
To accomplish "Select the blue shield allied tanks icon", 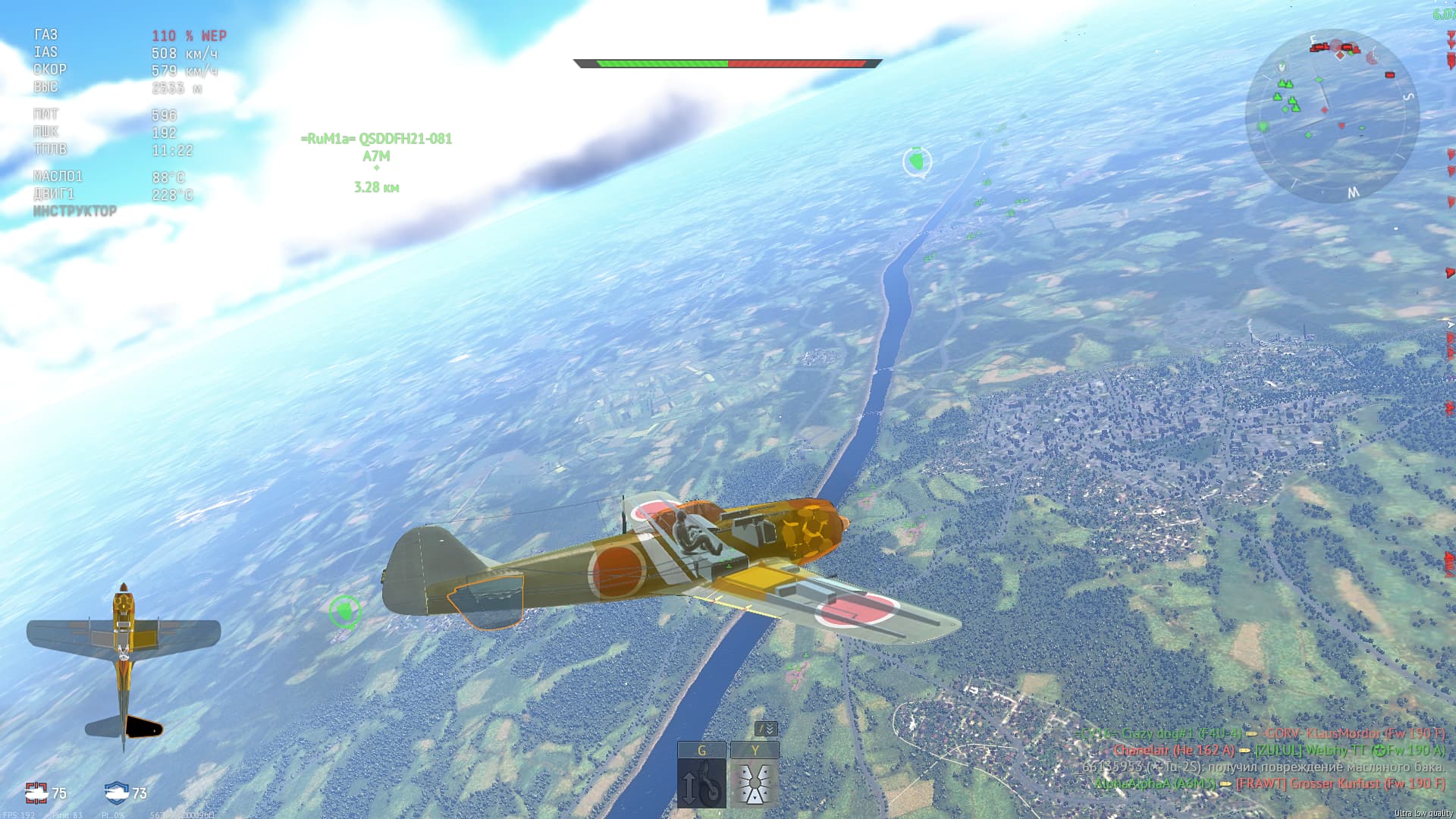I will 116,792.
